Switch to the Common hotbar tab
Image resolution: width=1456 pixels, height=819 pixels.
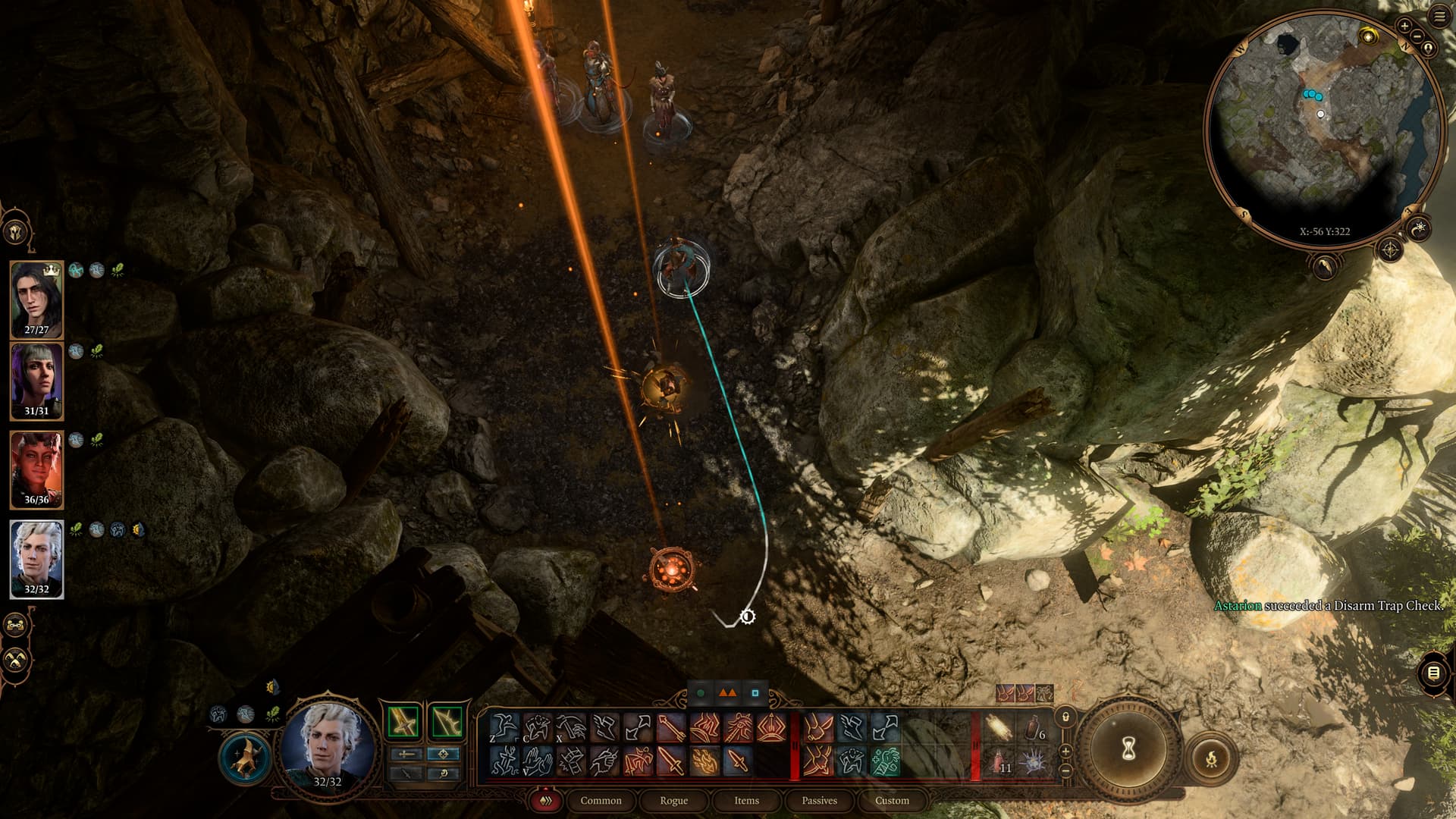pyautogui.click(x=601, y=800)
